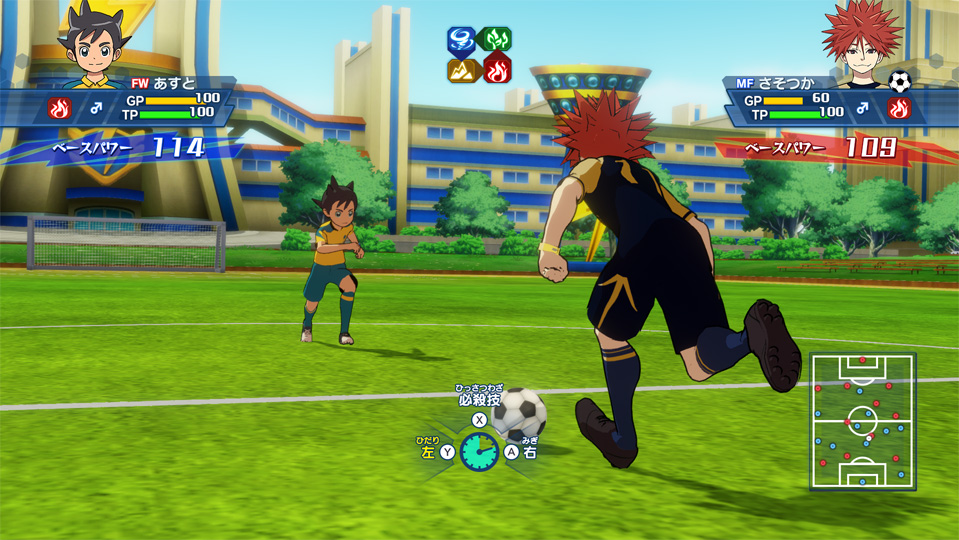This screenshot has width=959, height=540.
Task: Select the brown mountain element icon
Action: [462, 70]
